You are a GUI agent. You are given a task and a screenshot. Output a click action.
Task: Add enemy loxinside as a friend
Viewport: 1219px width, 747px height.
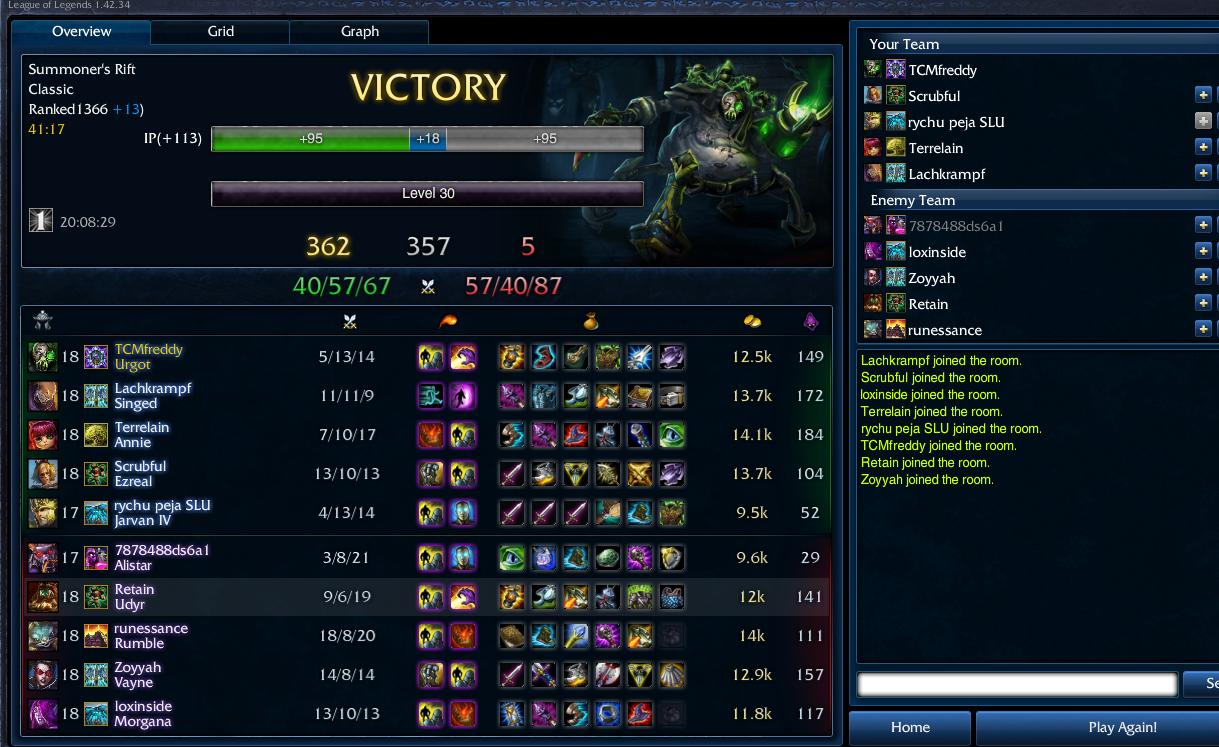coord(1203,252)
